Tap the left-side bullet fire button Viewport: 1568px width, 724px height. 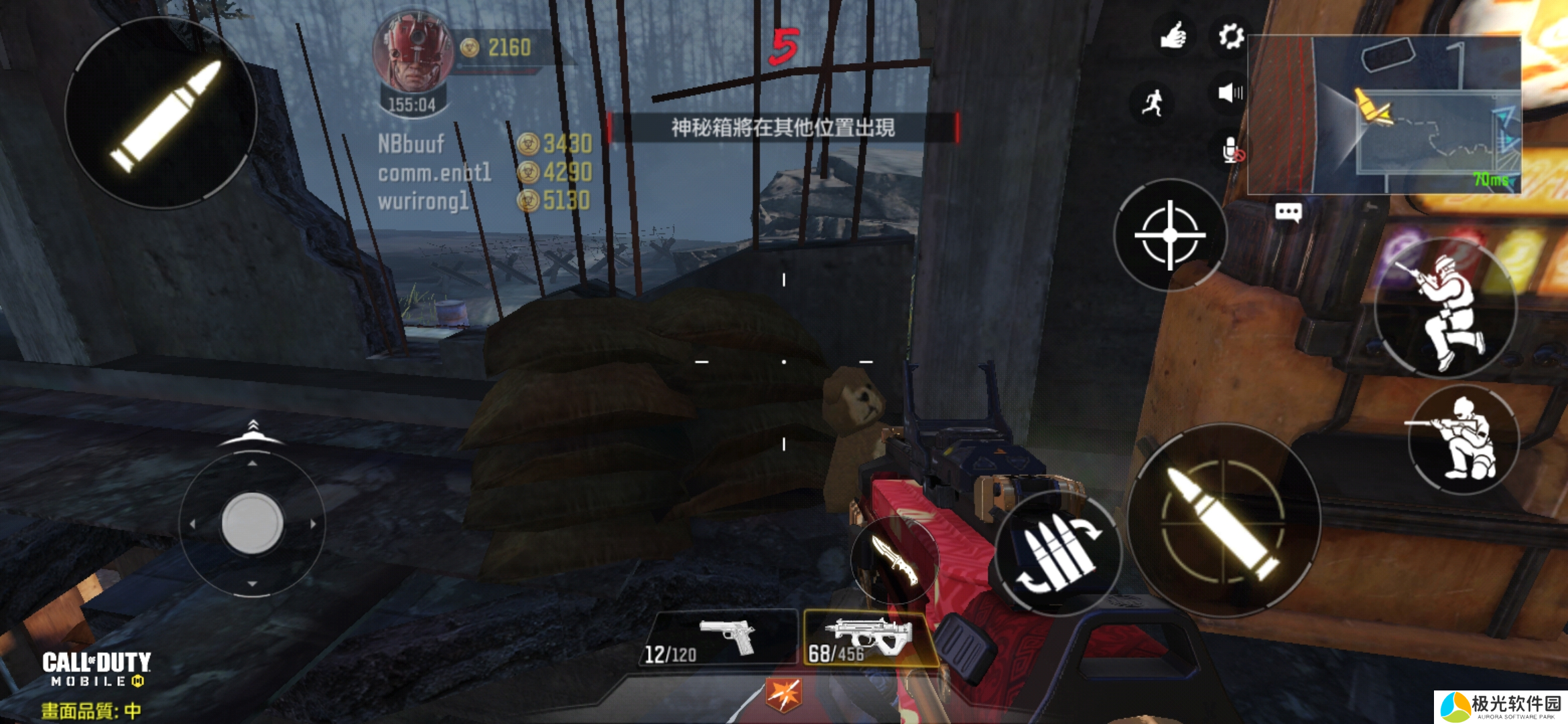click(x=161, y=114)
